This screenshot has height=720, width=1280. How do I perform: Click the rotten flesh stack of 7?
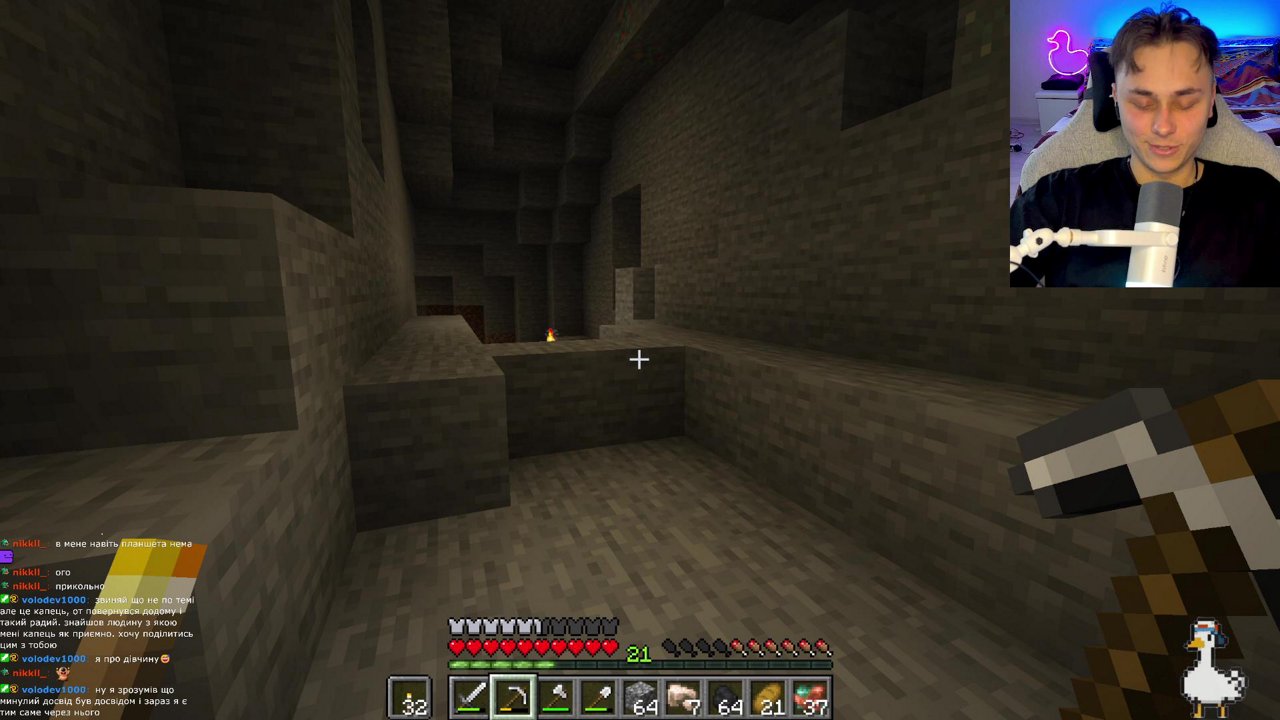pos(686,696)
